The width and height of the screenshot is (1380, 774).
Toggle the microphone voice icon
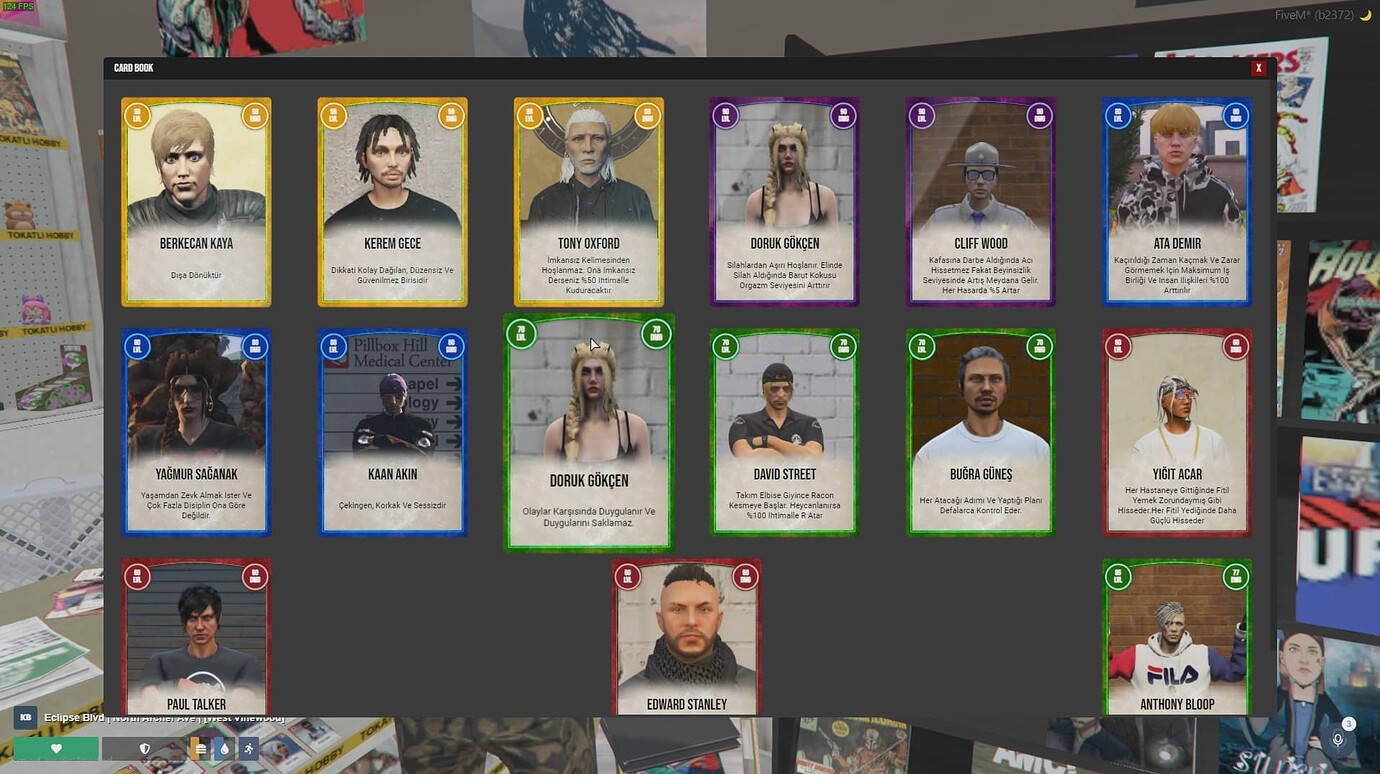[x=1337, y=740]
